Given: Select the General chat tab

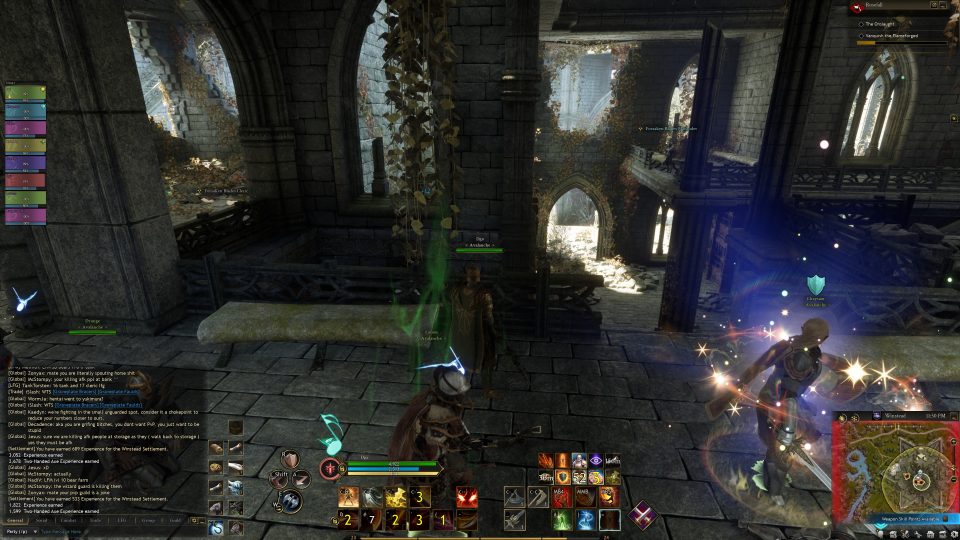Looking at the screenshot, I should 15,520.
